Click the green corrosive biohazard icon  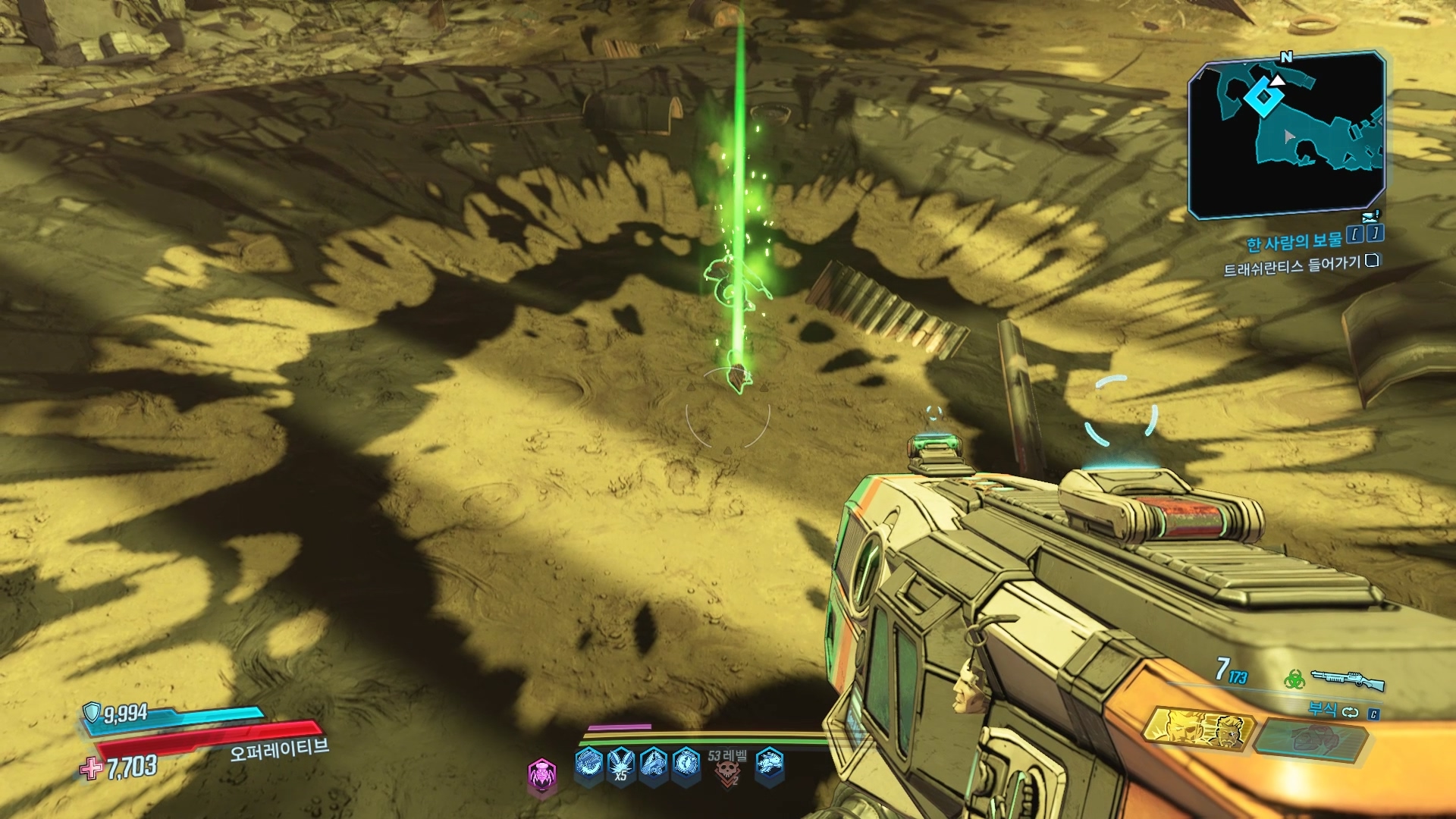(1294, 679)
